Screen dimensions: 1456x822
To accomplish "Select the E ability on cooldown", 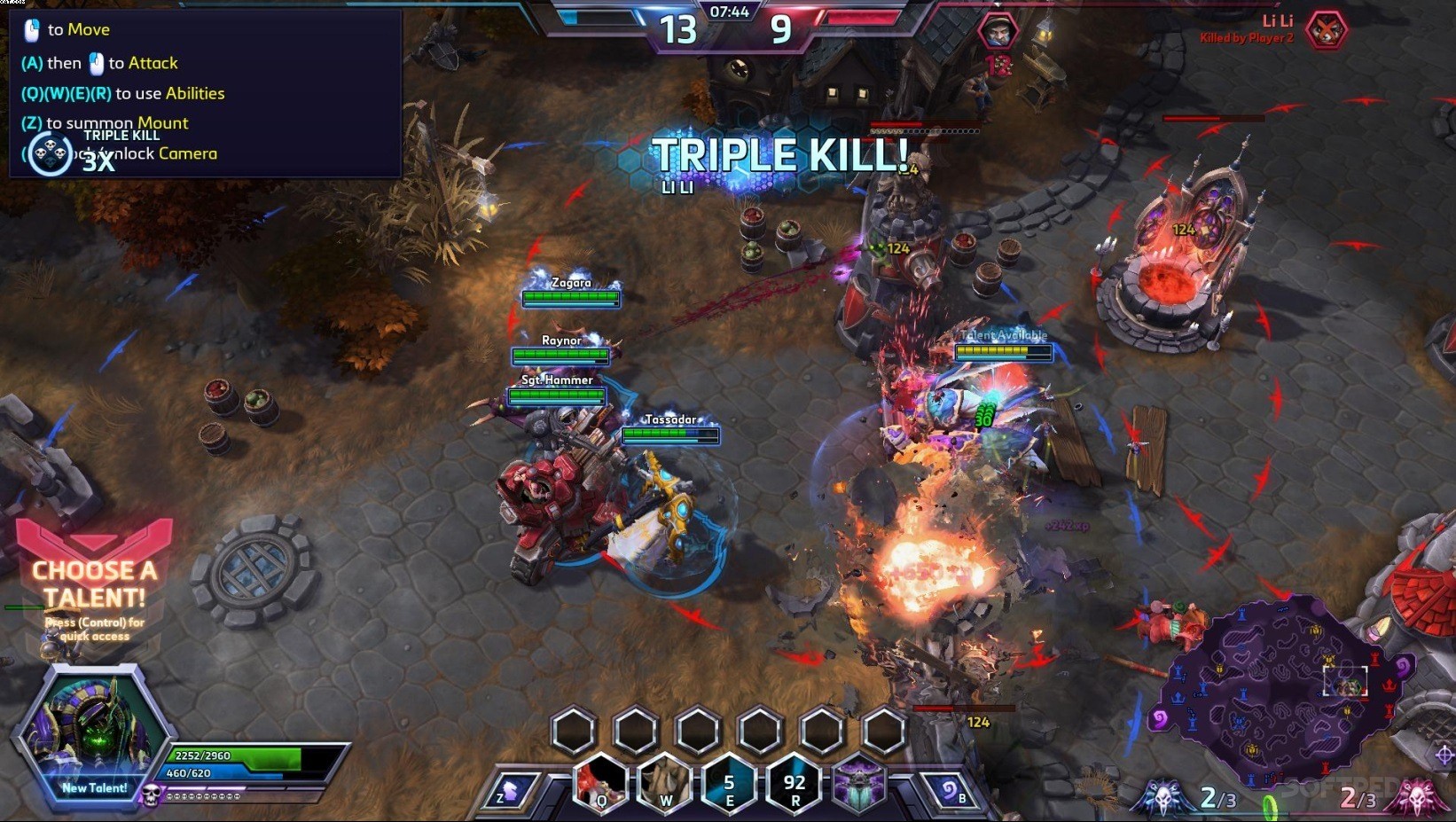I will point(729,782).
